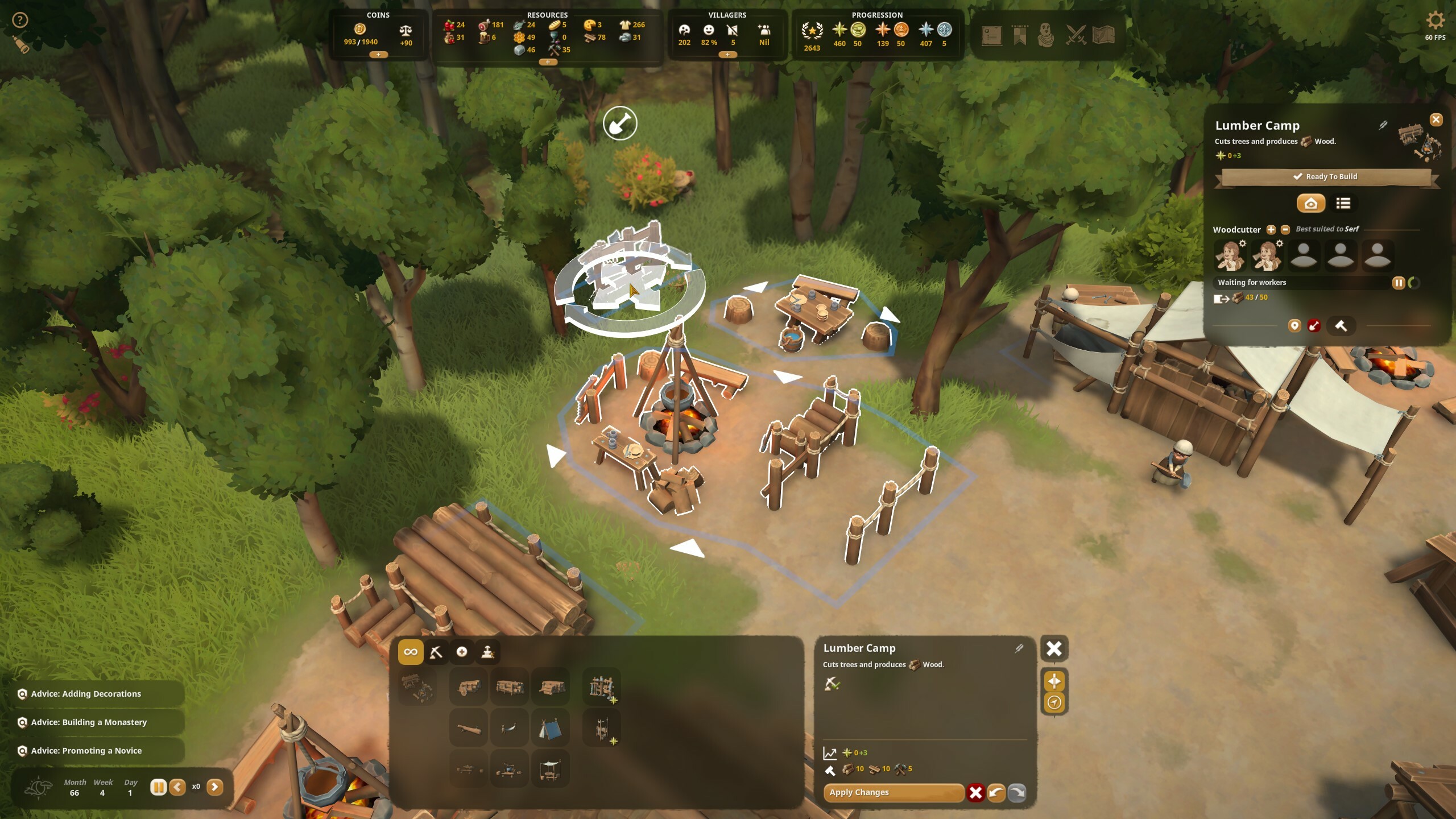Close the build editor with large X

point(1054,649)
